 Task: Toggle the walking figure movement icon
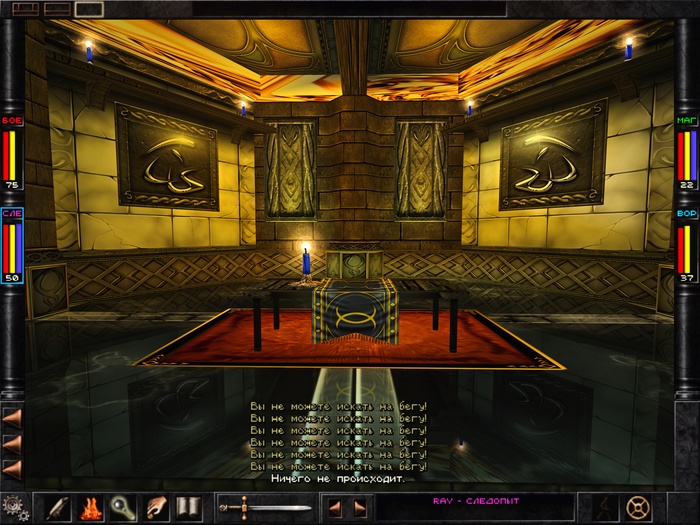[604, 507]
